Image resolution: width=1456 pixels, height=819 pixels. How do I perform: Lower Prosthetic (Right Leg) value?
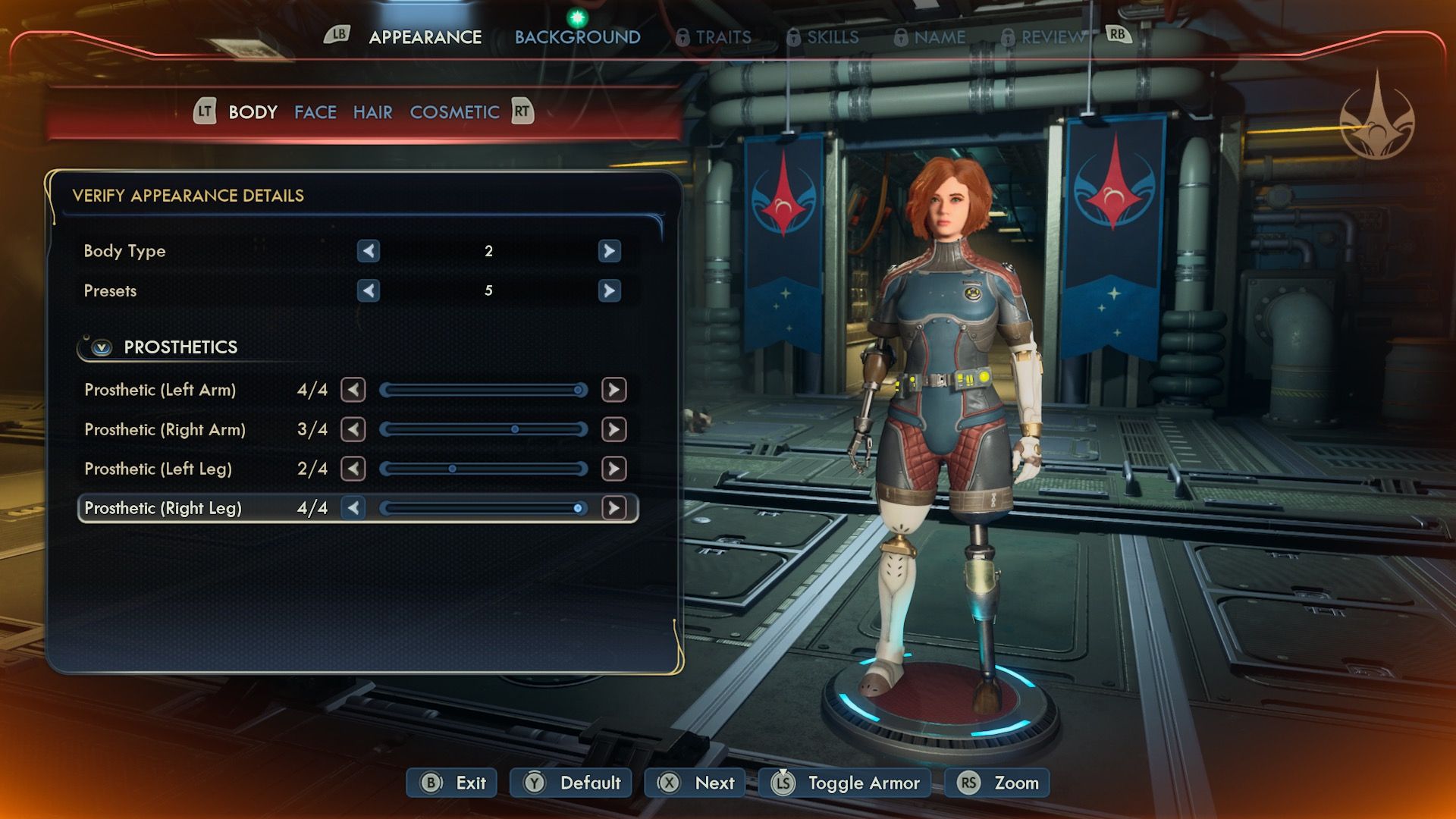[353, 508]
